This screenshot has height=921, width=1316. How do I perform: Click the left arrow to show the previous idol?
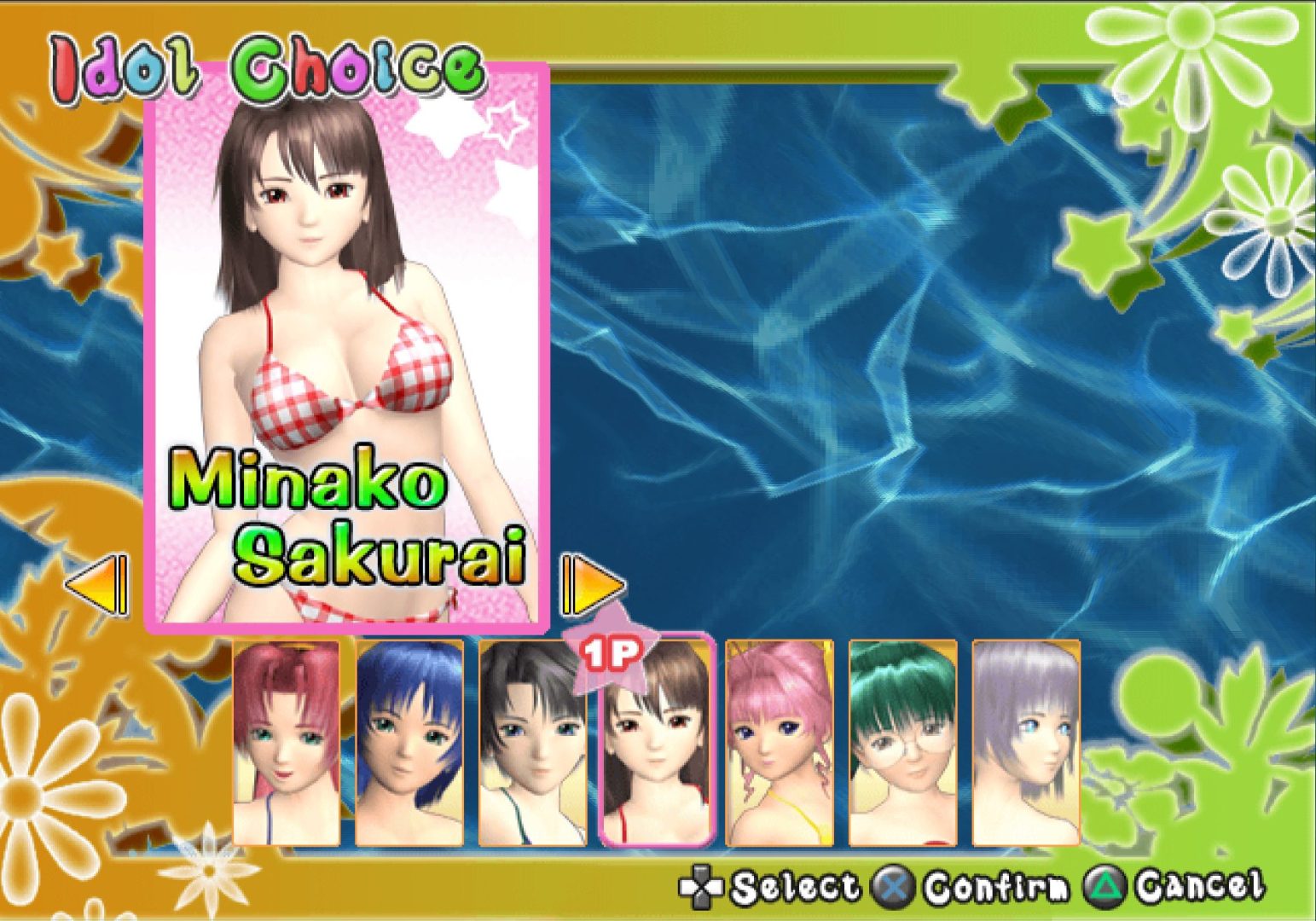coord(96,586)
